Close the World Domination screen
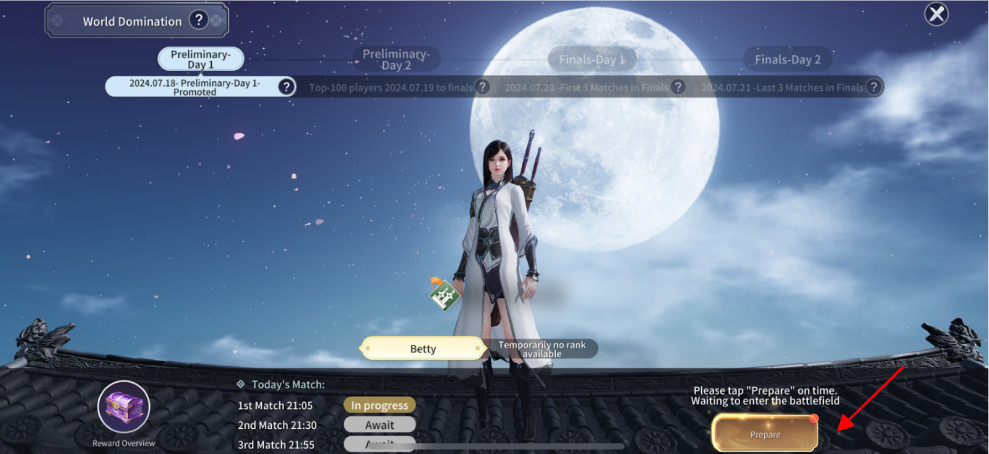This screenshot has height=454, width=989. point(936,14)
